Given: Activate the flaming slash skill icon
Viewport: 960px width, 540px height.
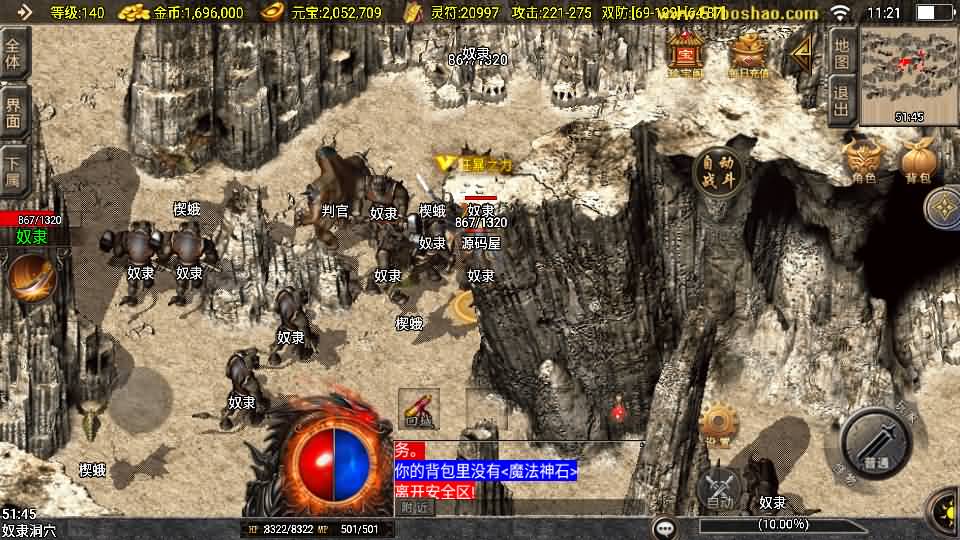Looking at the screenshot, I should [x=33, y=279].
